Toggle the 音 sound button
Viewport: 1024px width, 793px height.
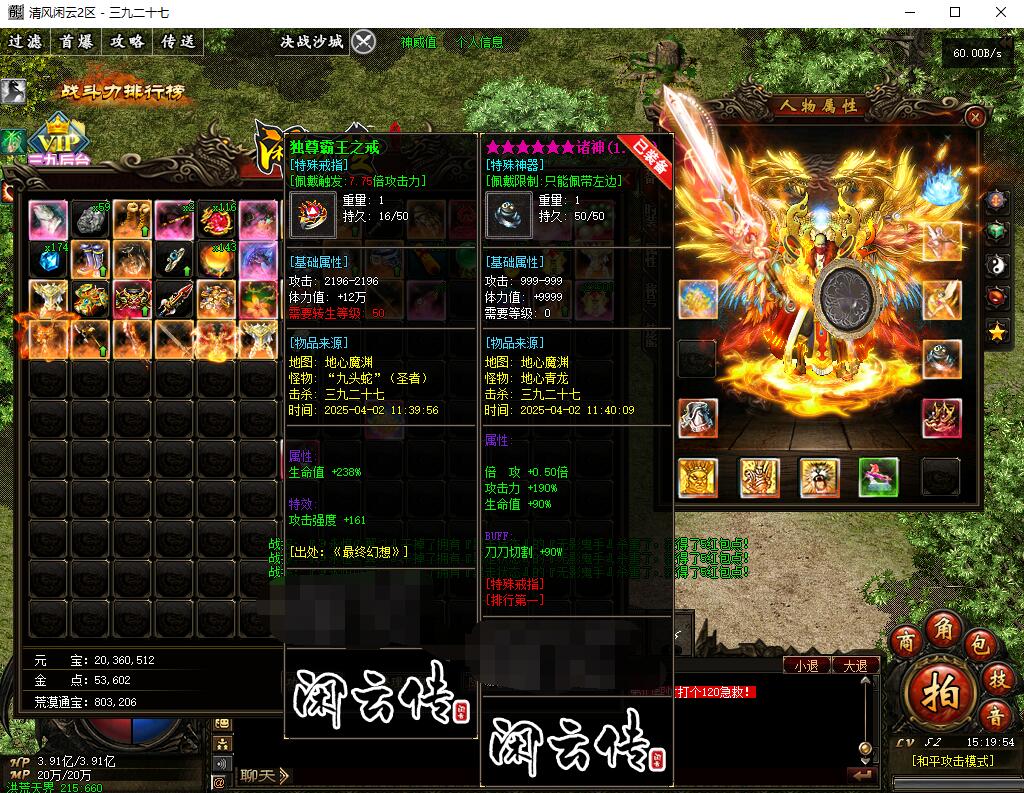pyautogui.click(x=996, y=715)
